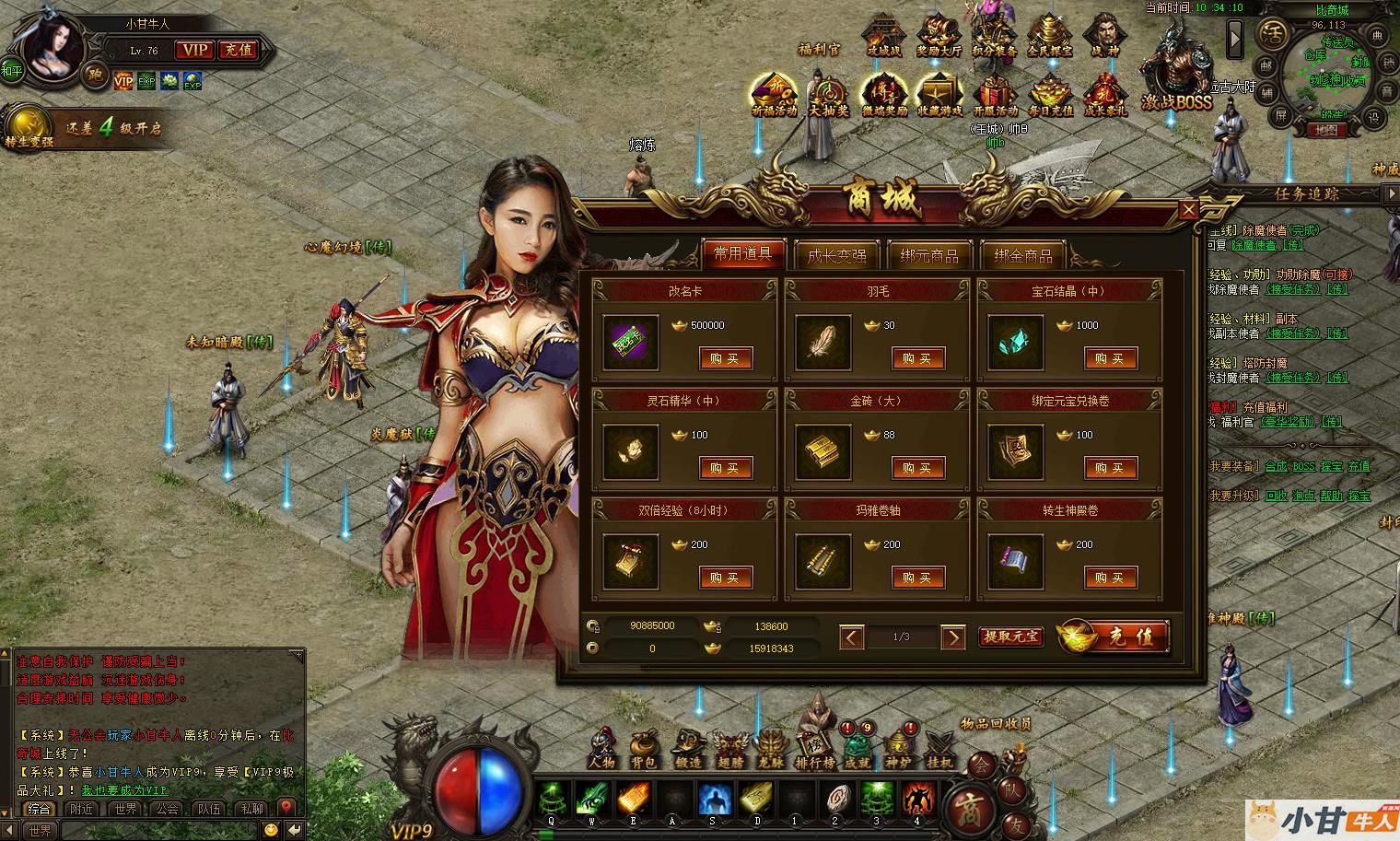Switch to the 成长变强 shop tab
The image size is (1400, 841).
point(835,255)
